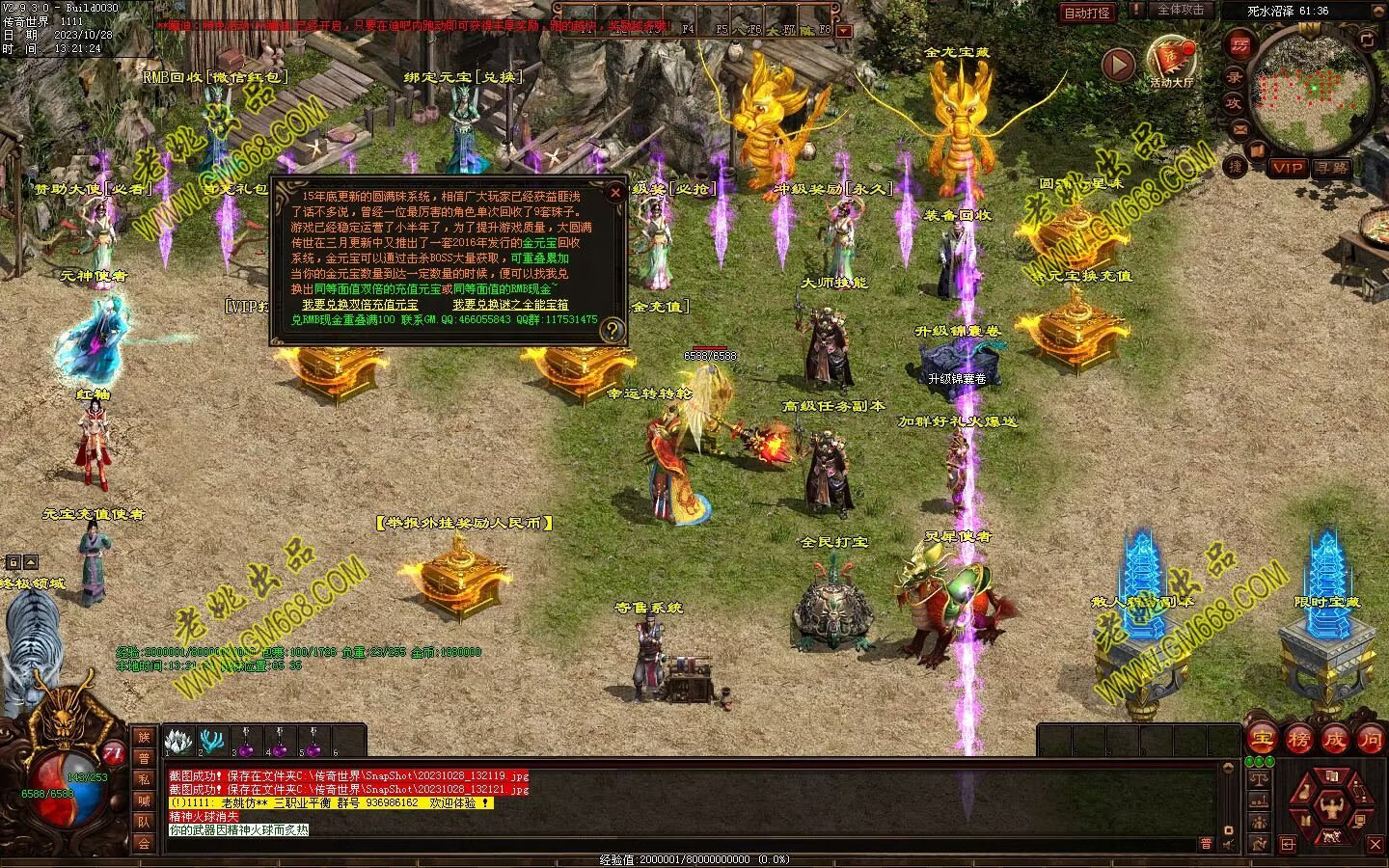Click the dialogue box question mark icon

click(611, 331)
